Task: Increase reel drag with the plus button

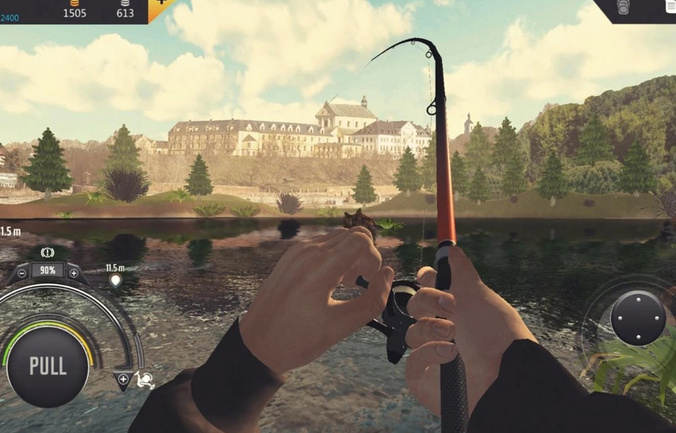Action: [x=73, y=272]
